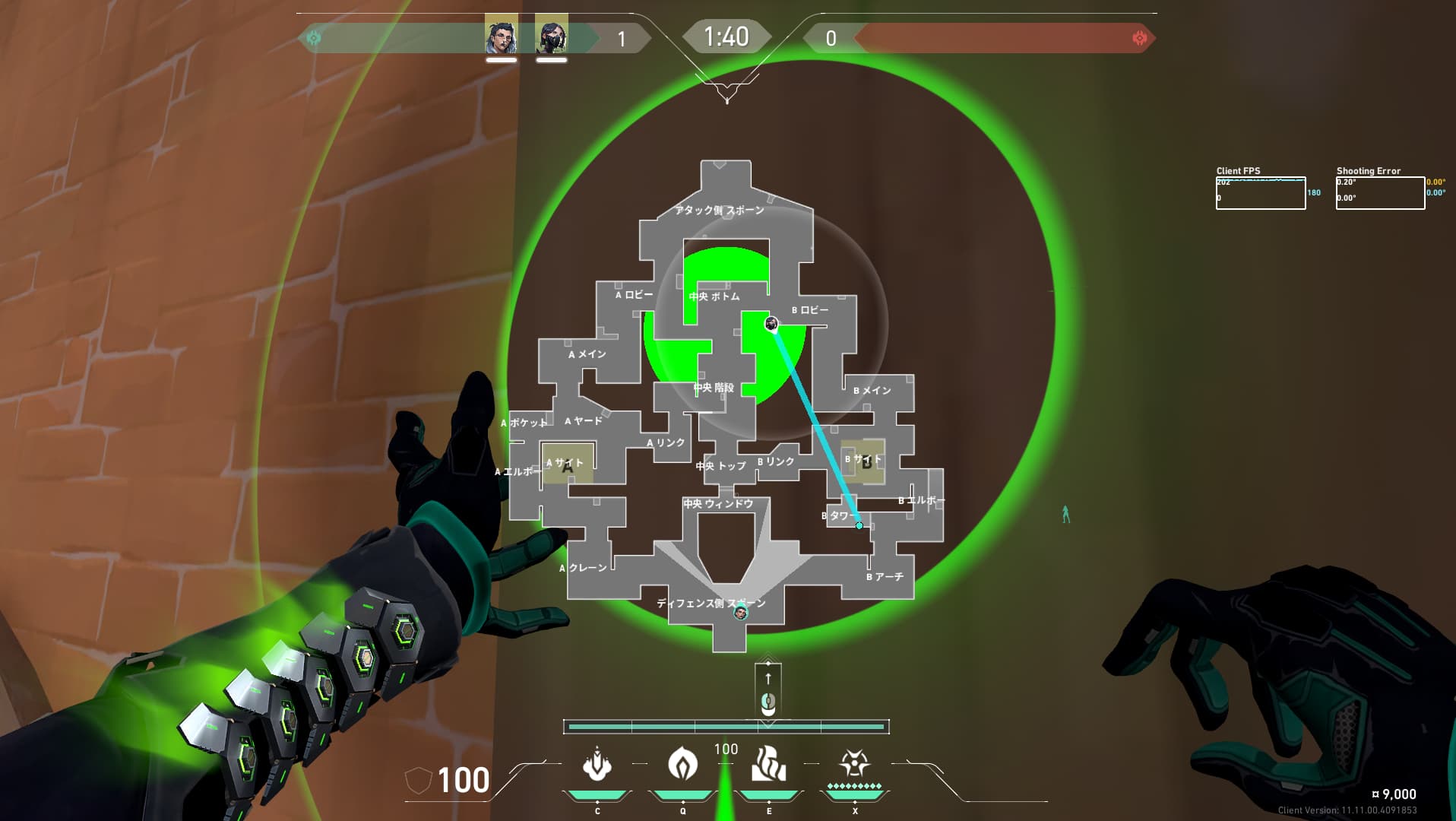Select the masked agent portrait in top bar

click(551, 36)
